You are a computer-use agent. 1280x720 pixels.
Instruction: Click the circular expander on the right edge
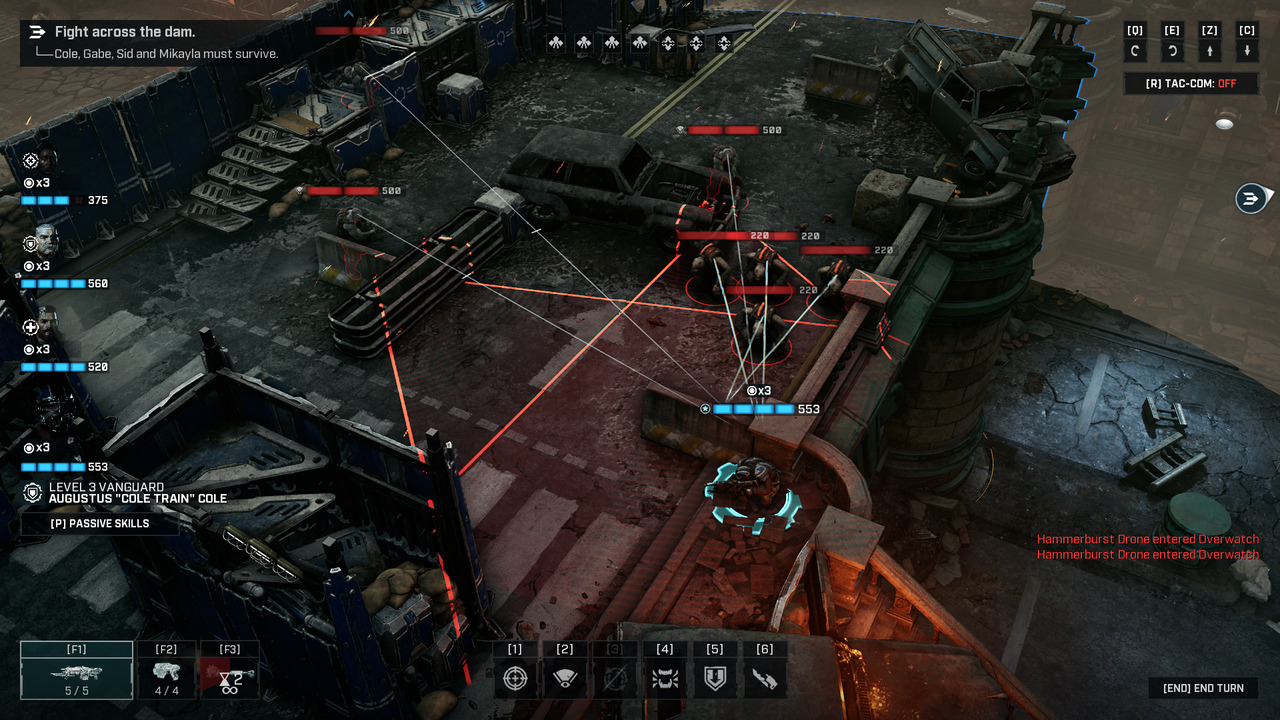1249,197
